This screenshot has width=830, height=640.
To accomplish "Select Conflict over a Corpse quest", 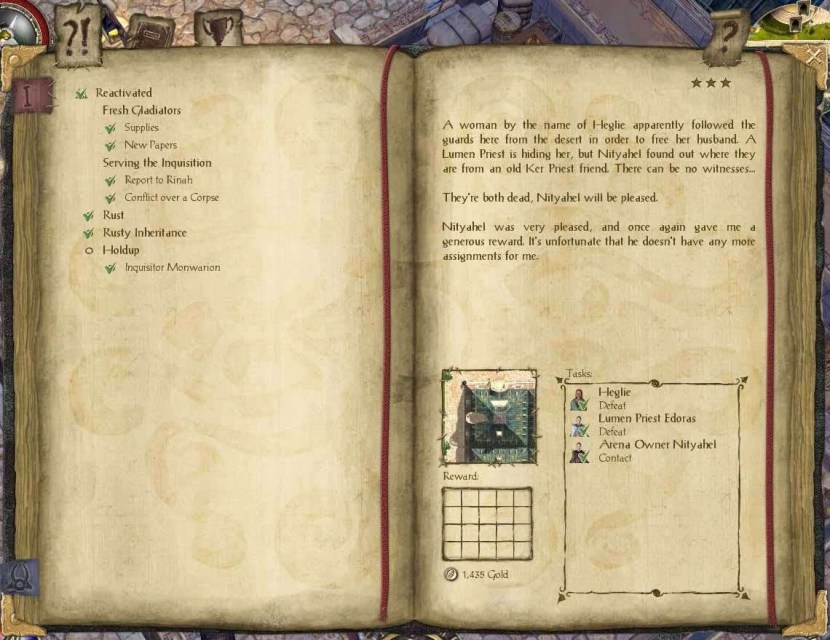I will point(171,198).
